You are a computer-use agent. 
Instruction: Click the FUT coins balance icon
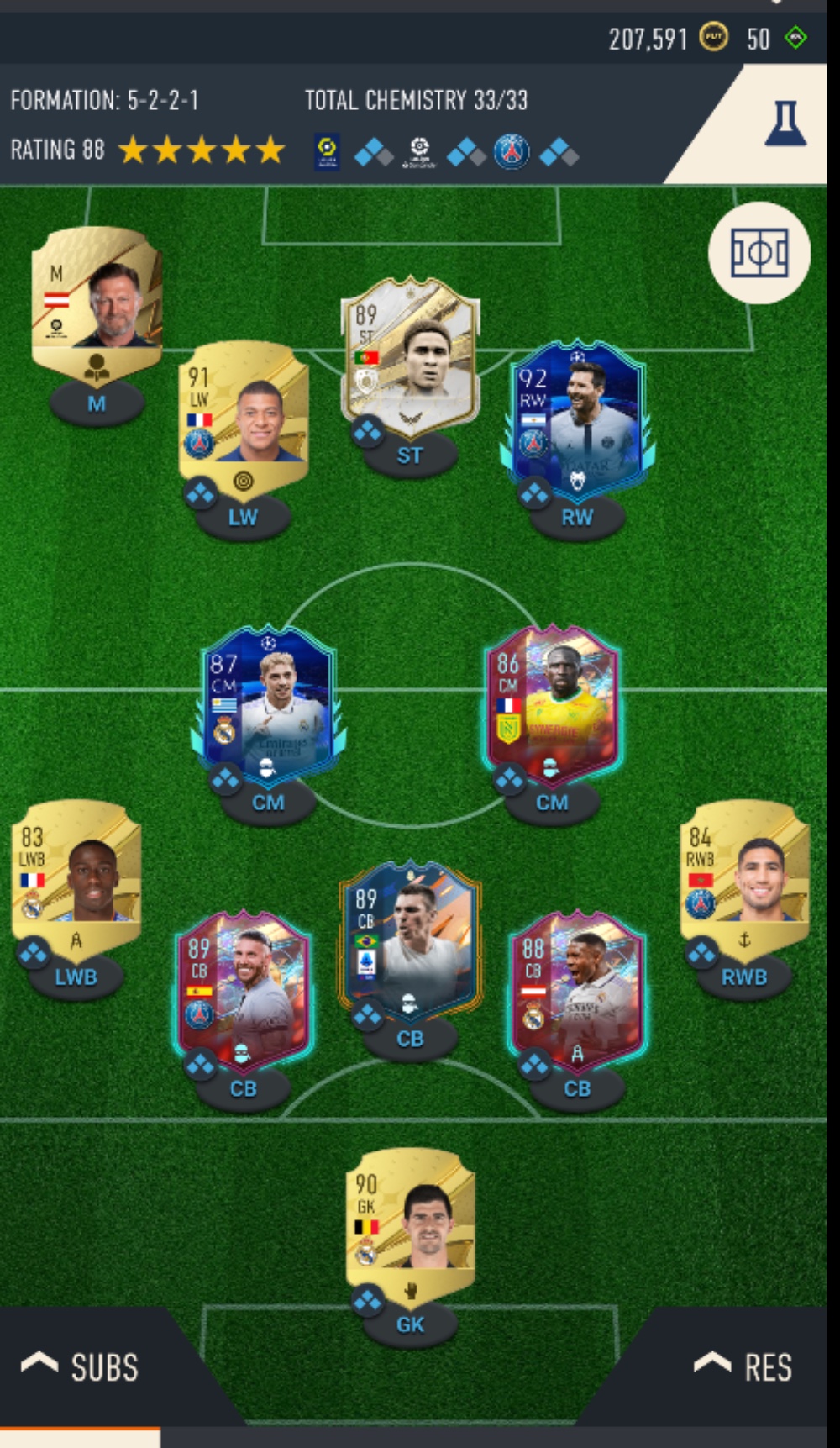coord(713,37)
